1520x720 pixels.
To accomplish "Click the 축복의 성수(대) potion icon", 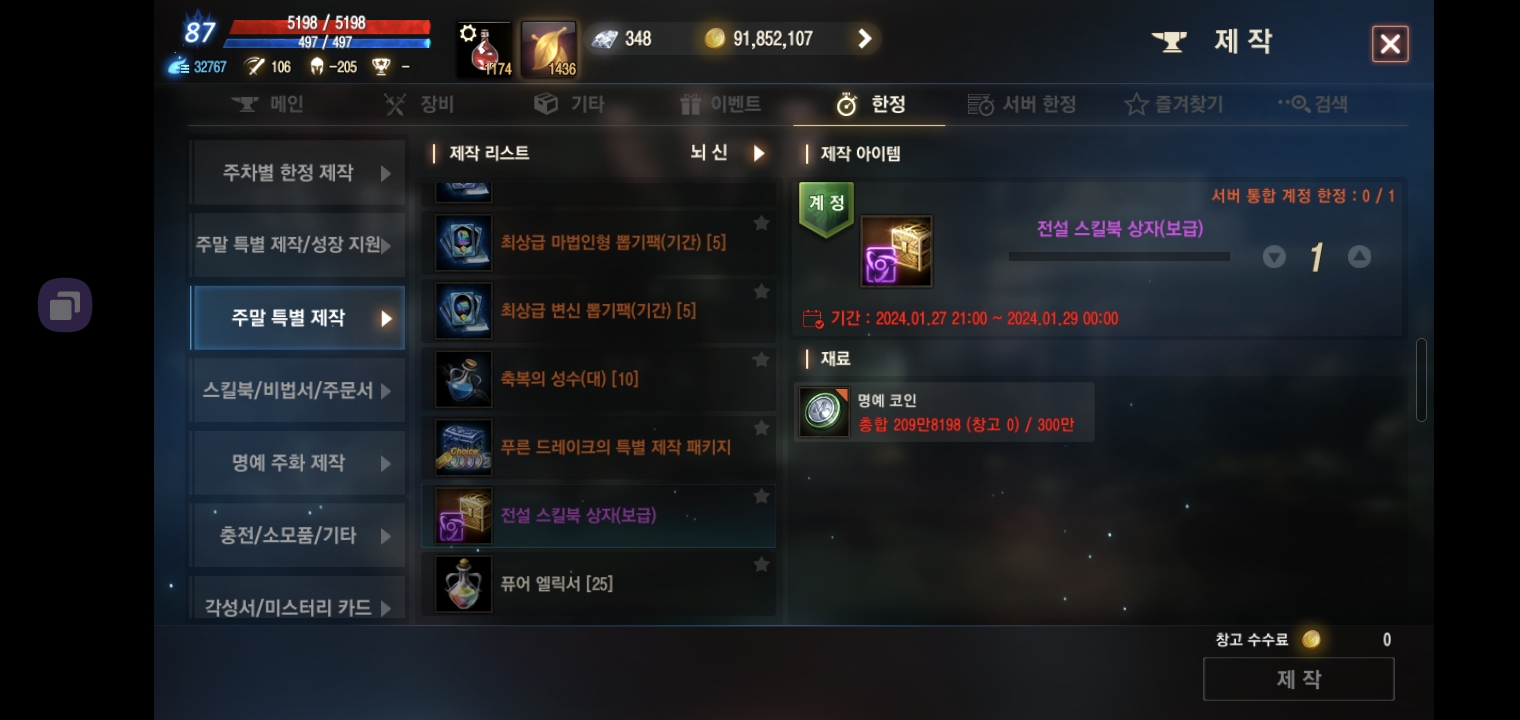I will coord(463,379).
